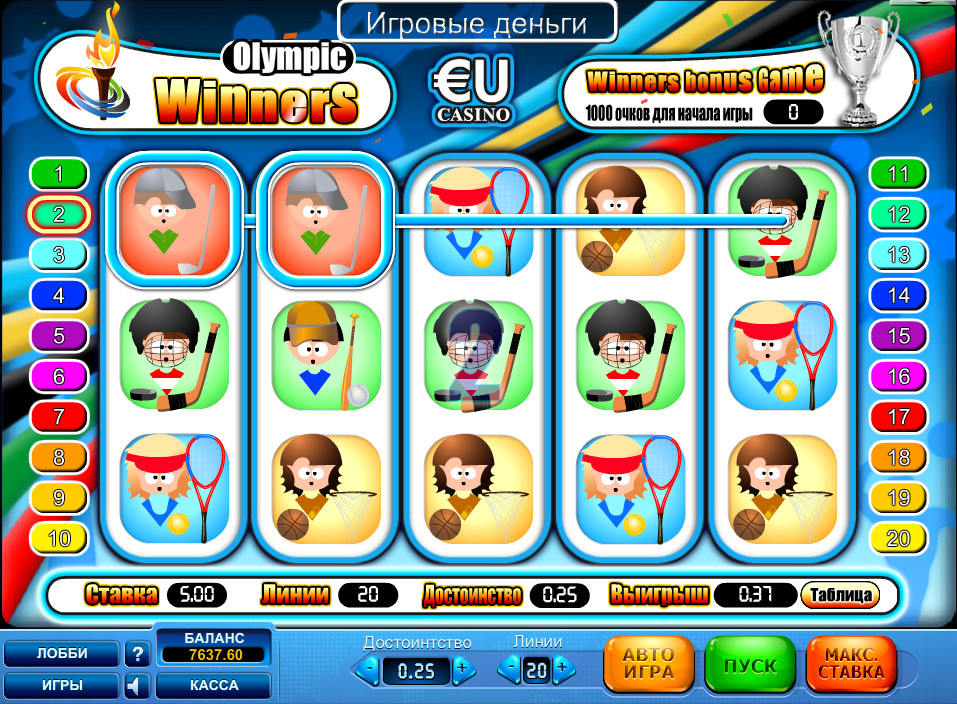Viewport: 957px width, 704px height.
Task: Click the EU Casino logo
Action: pyautogui.click(x=472, y=90)
